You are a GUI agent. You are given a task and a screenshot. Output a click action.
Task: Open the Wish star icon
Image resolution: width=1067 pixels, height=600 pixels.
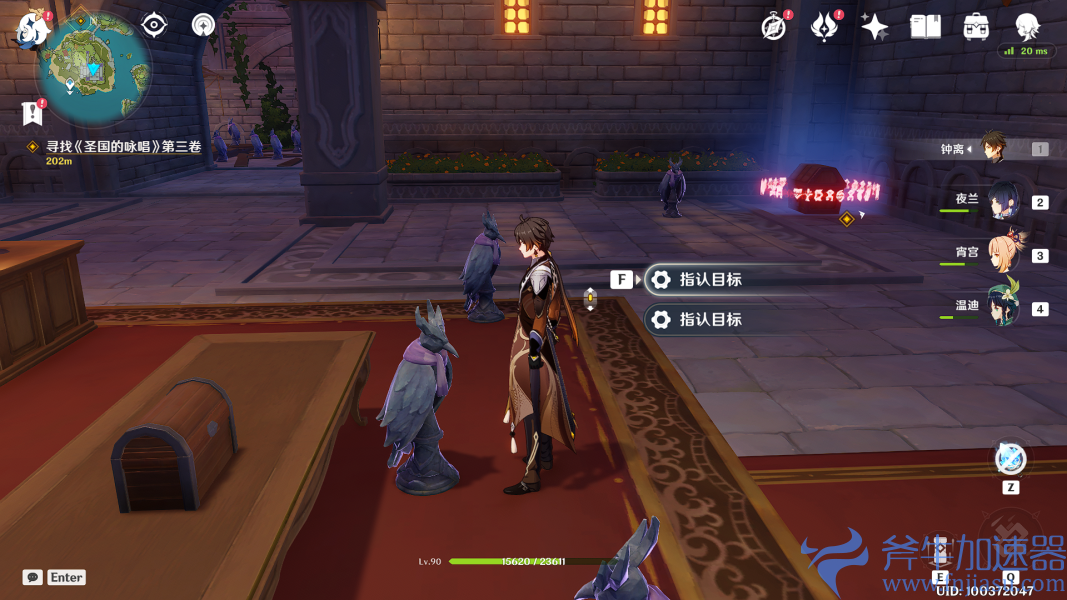(x=875, y=27)
